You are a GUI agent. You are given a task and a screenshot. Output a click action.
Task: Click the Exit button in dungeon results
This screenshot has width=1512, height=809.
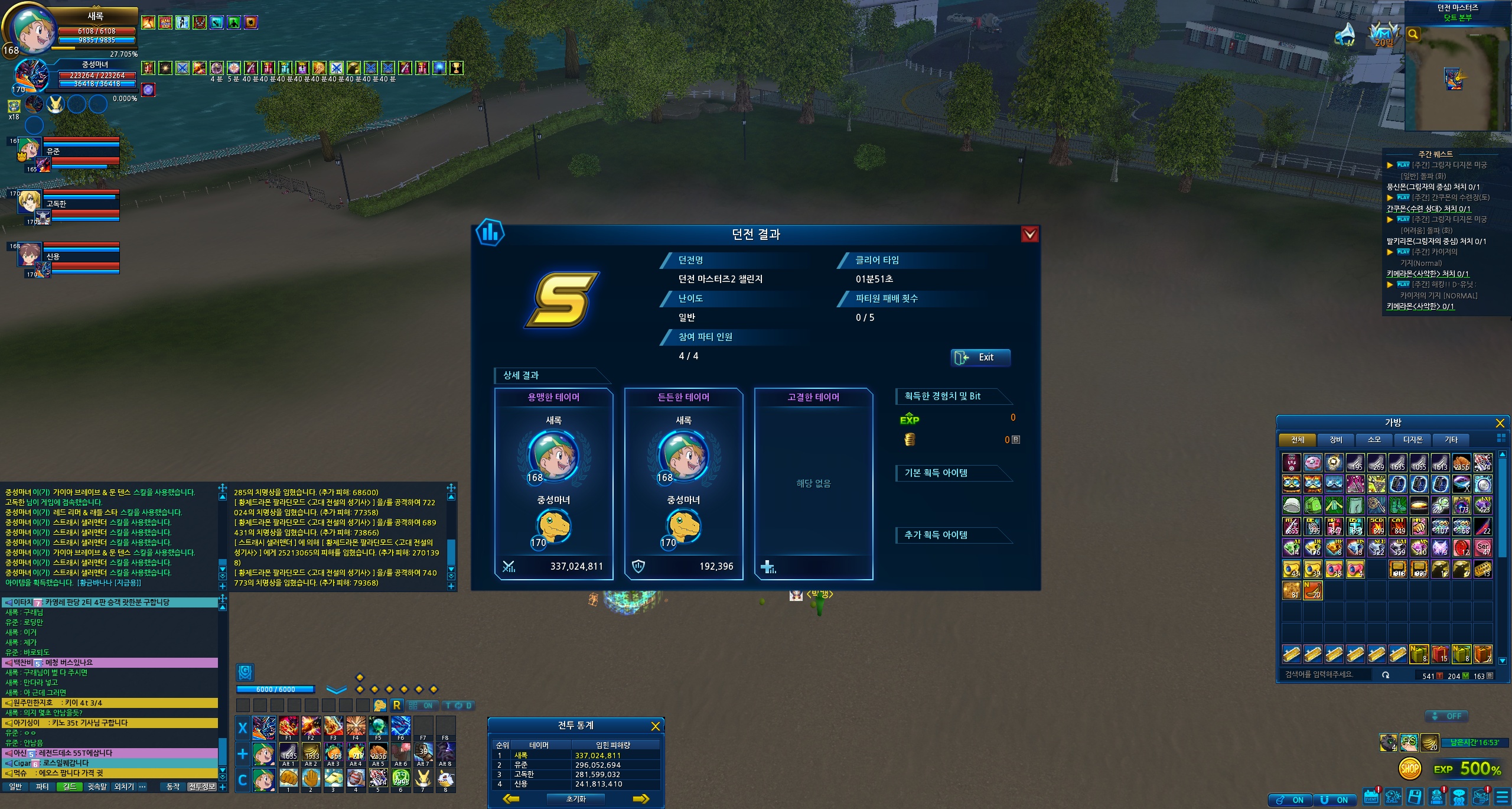tap(980, 358)
